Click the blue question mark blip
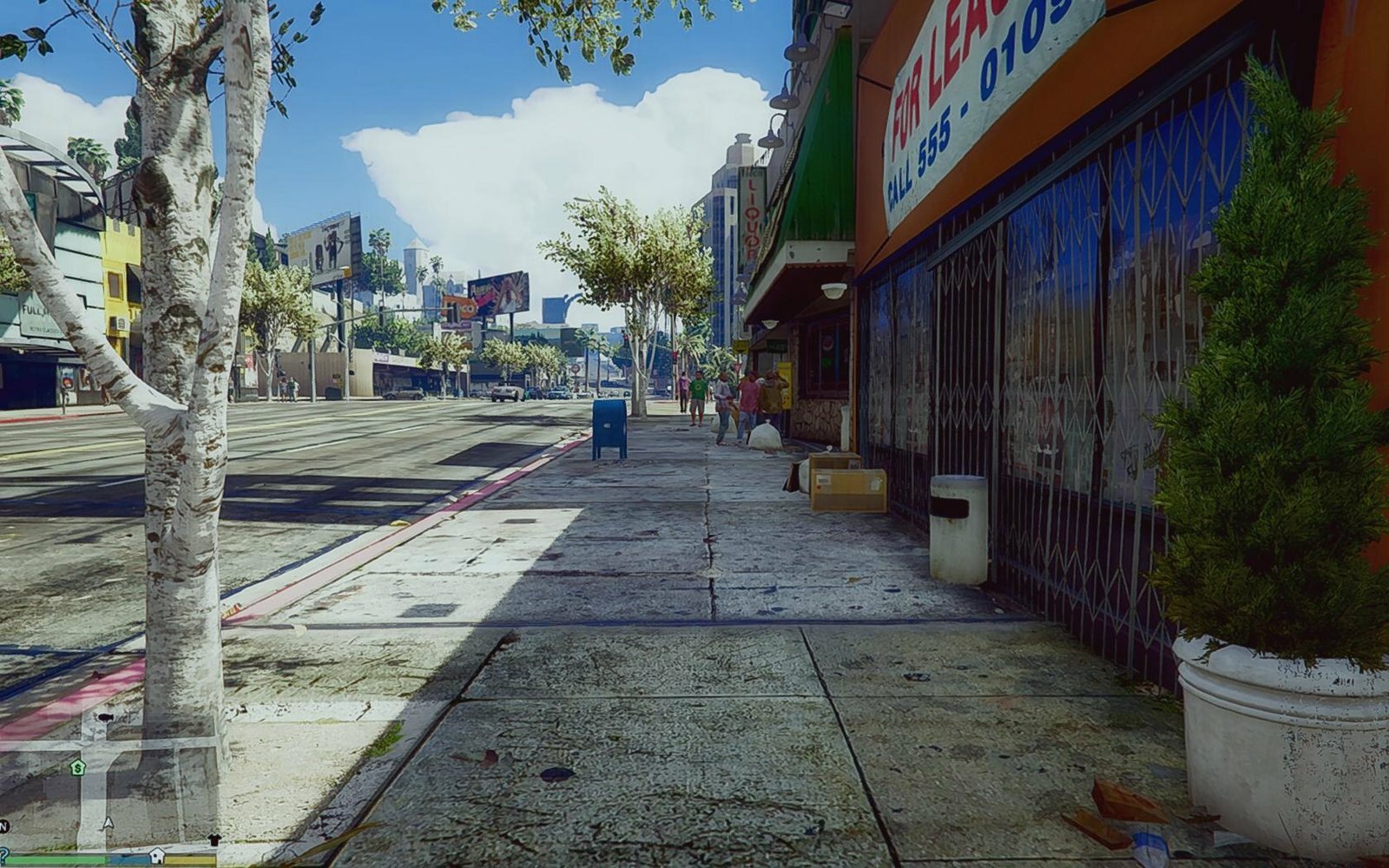The width and height of the screenshot is (1389, 868). click(3, 853)
